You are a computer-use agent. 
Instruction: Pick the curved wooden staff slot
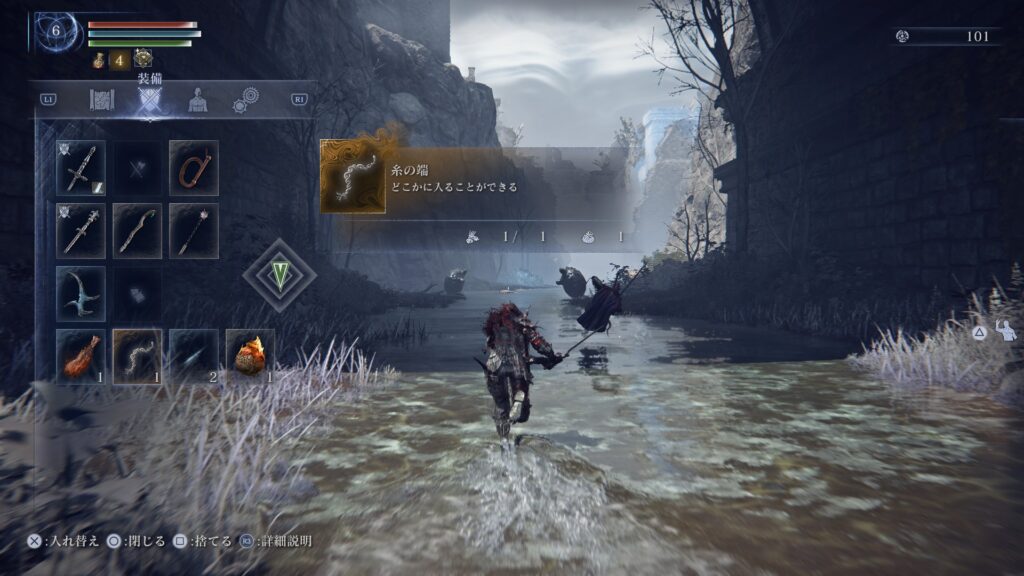[138, 231]
